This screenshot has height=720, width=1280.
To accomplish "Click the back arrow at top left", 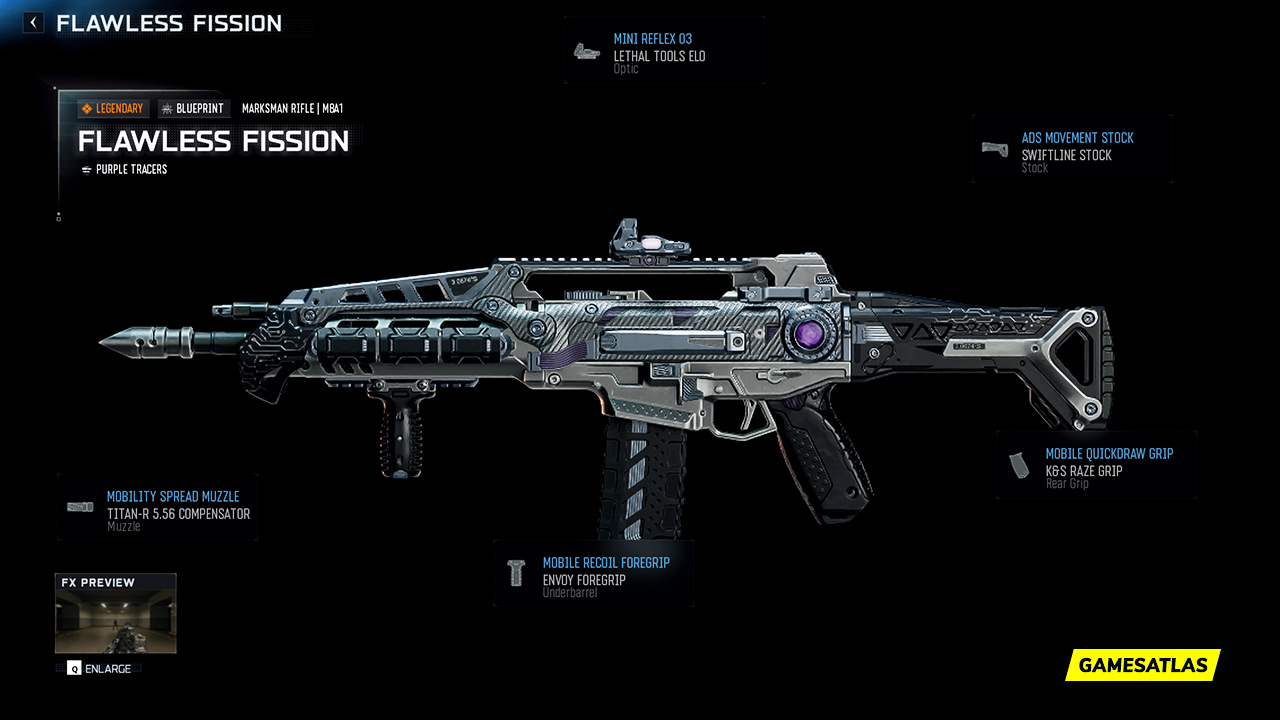I will point(33,21).
